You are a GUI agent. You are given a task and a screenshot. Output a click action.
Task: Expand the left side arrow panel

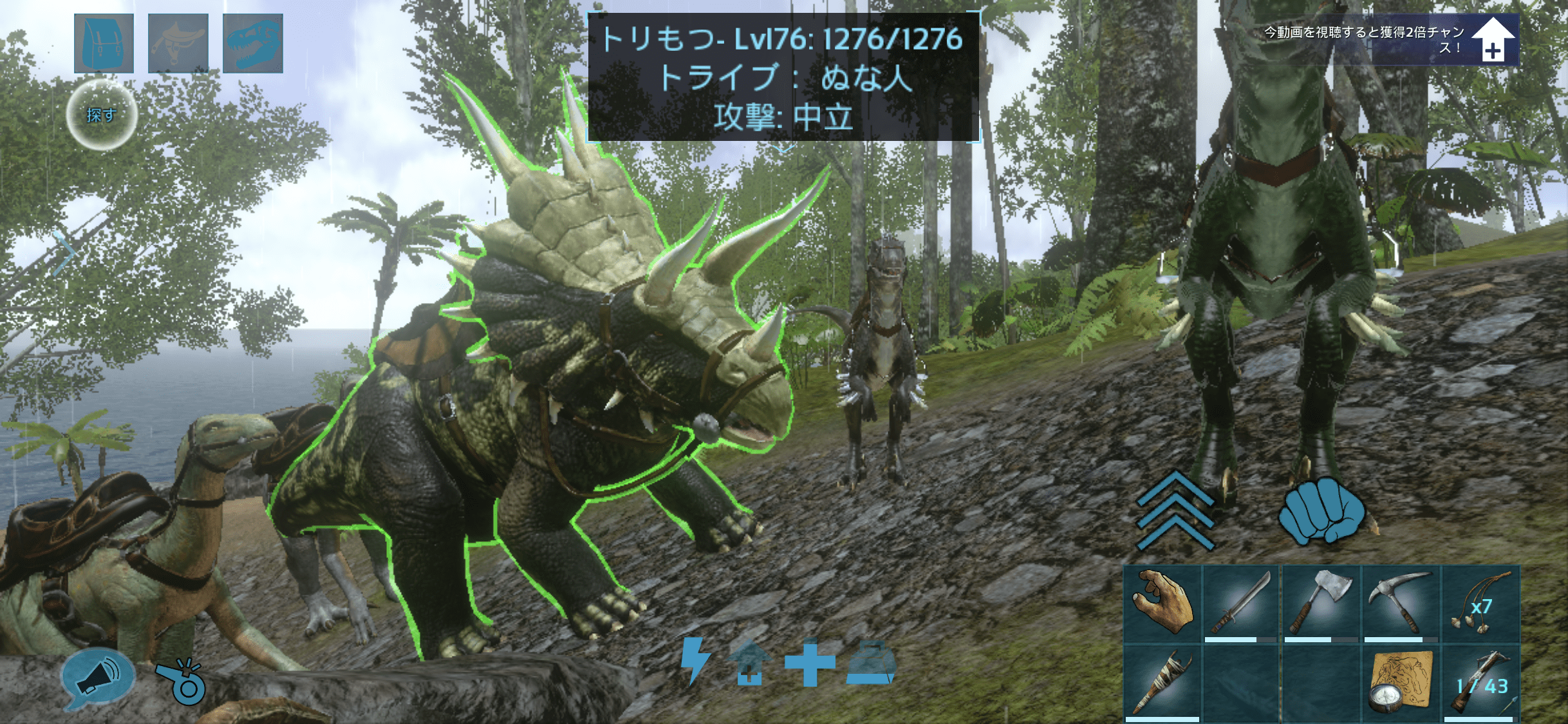click(66, 252)
